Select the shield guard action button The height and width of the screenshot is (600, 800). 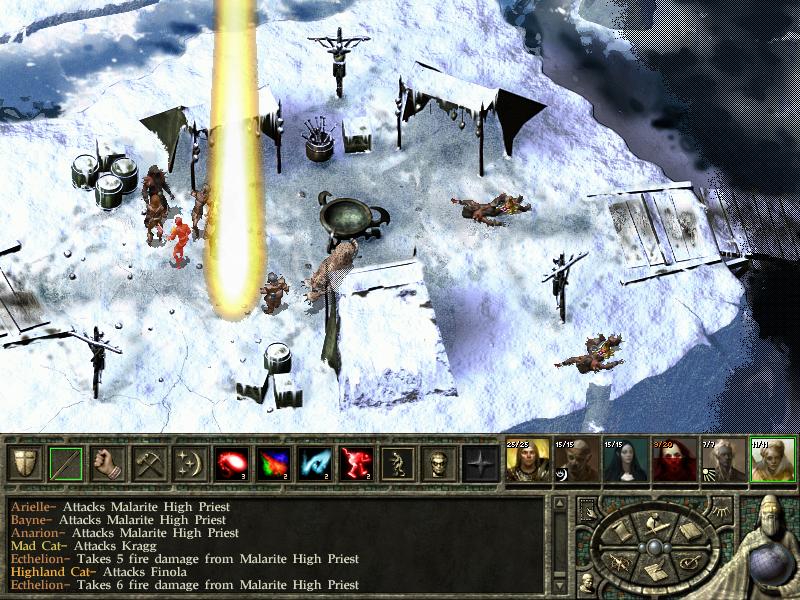pyautogui.click(x=25, y=464)
